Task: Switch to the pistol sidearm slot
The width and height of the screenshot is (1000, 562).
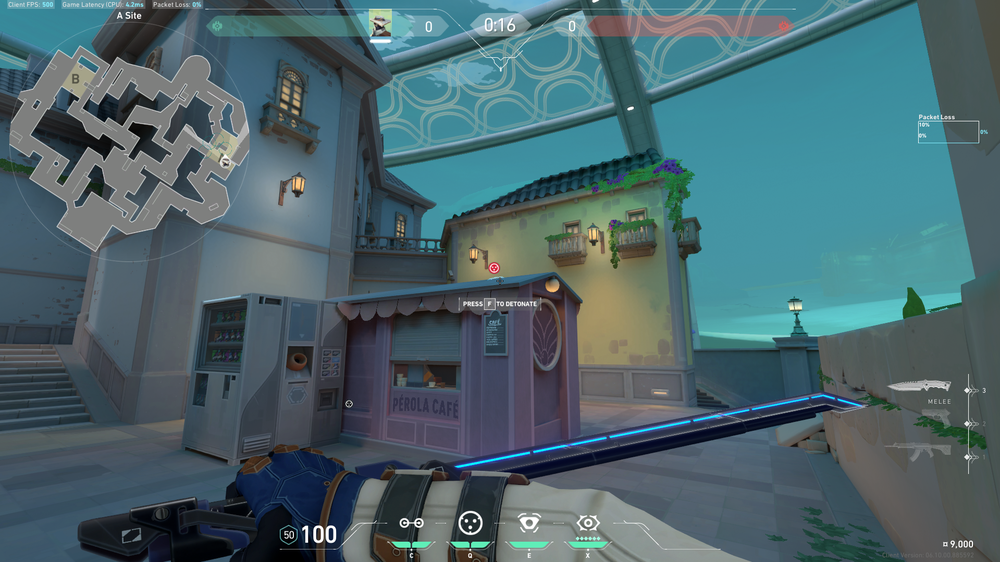Action: point(937,417)
